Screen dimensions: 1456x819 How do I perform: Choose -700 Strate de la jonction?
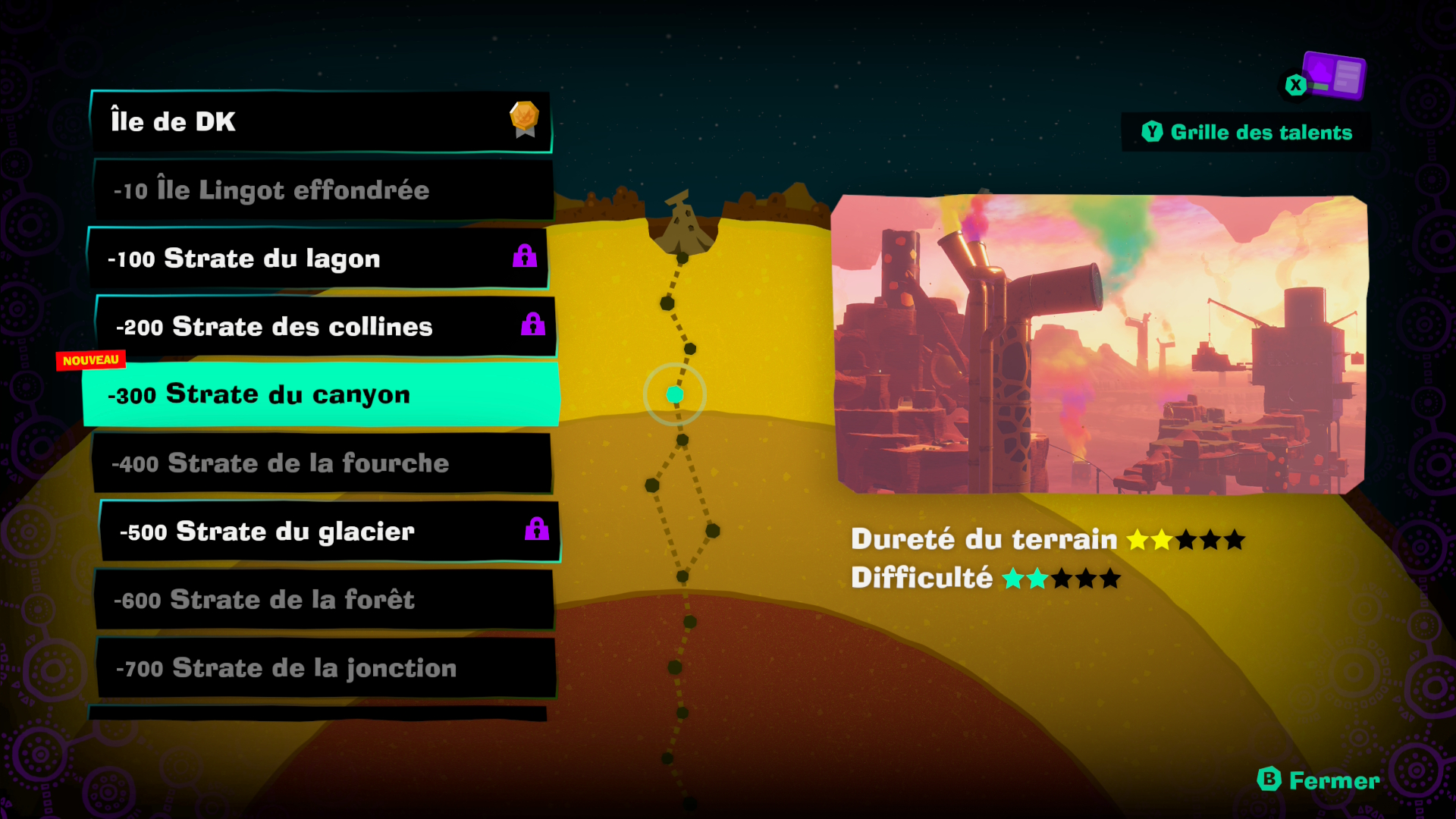tap(326, 667)
